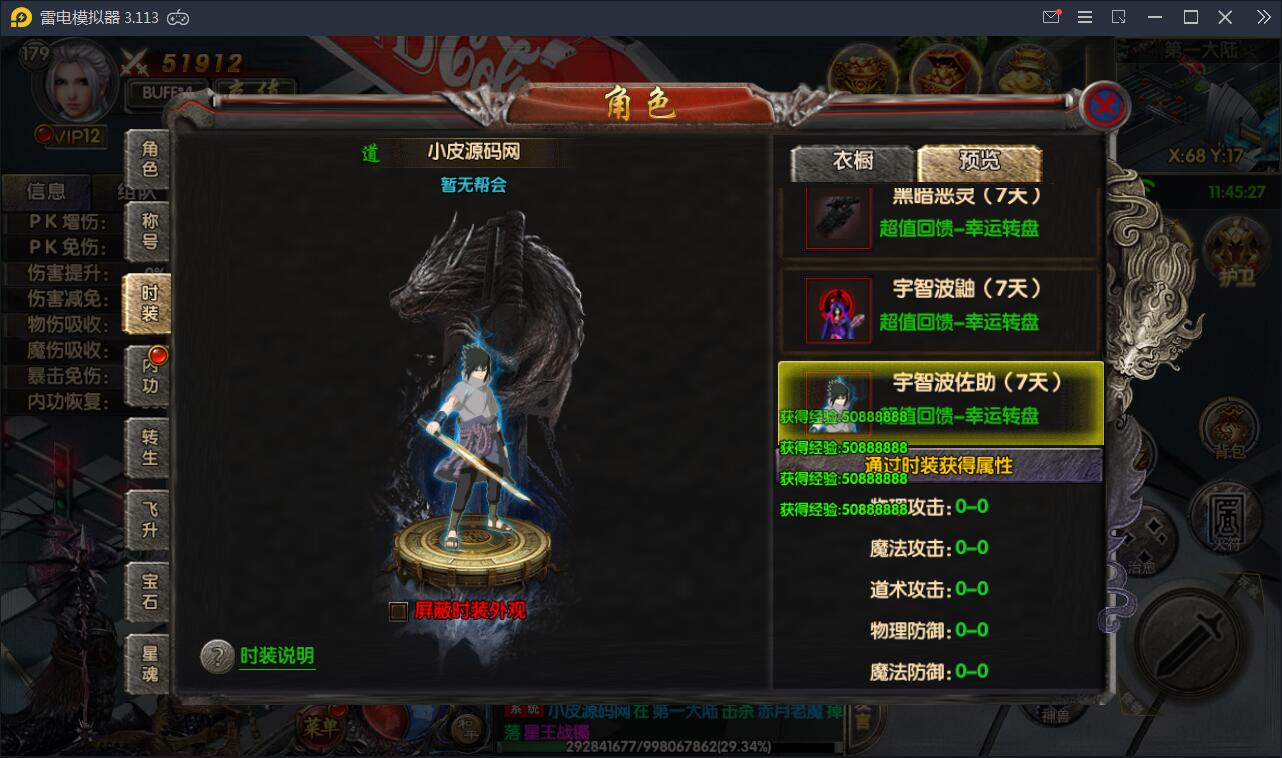Open the LeiDian emulator hamburger menu
Screen dimensions: 1282x758
(1083, 16)
